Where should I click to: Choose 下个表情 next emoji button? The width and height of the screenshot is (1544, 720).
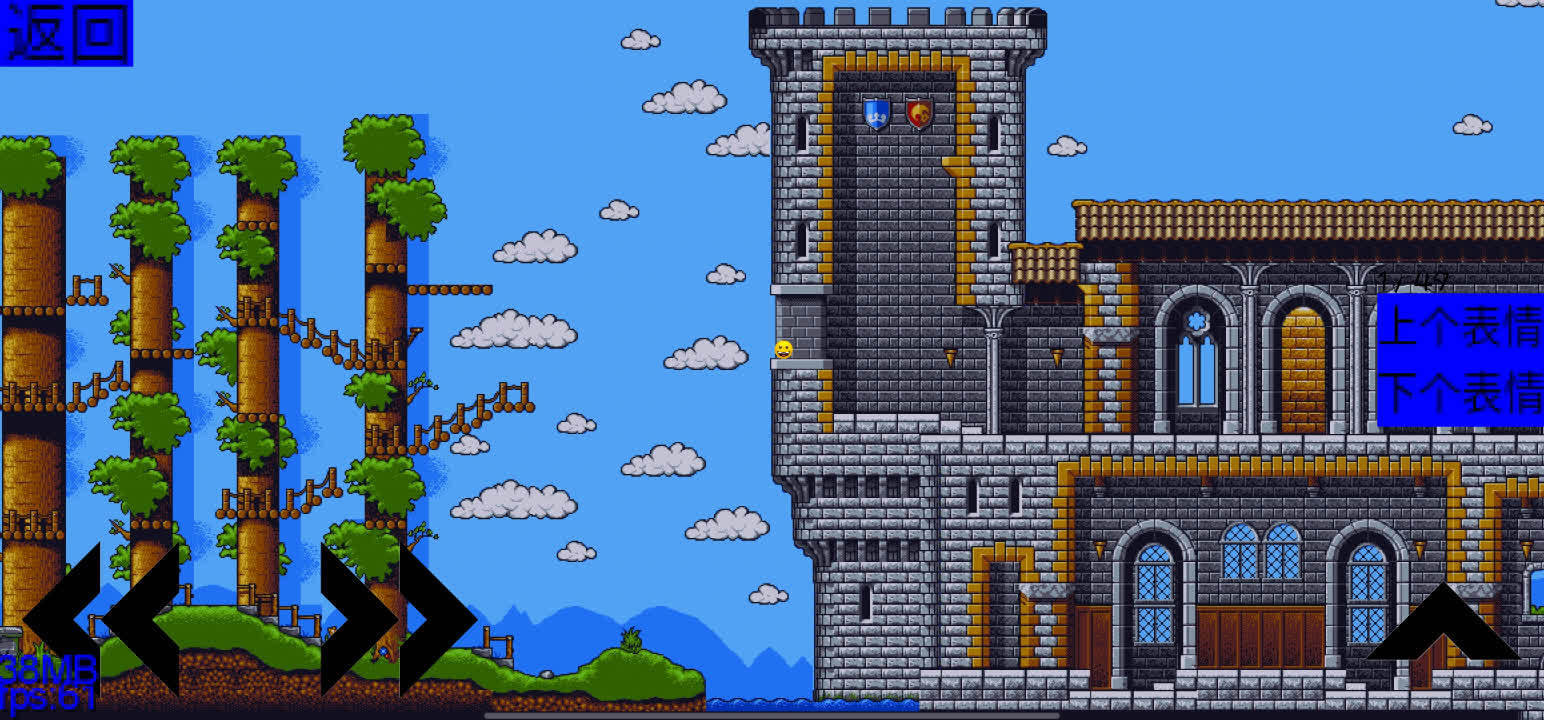point(1460,393)
